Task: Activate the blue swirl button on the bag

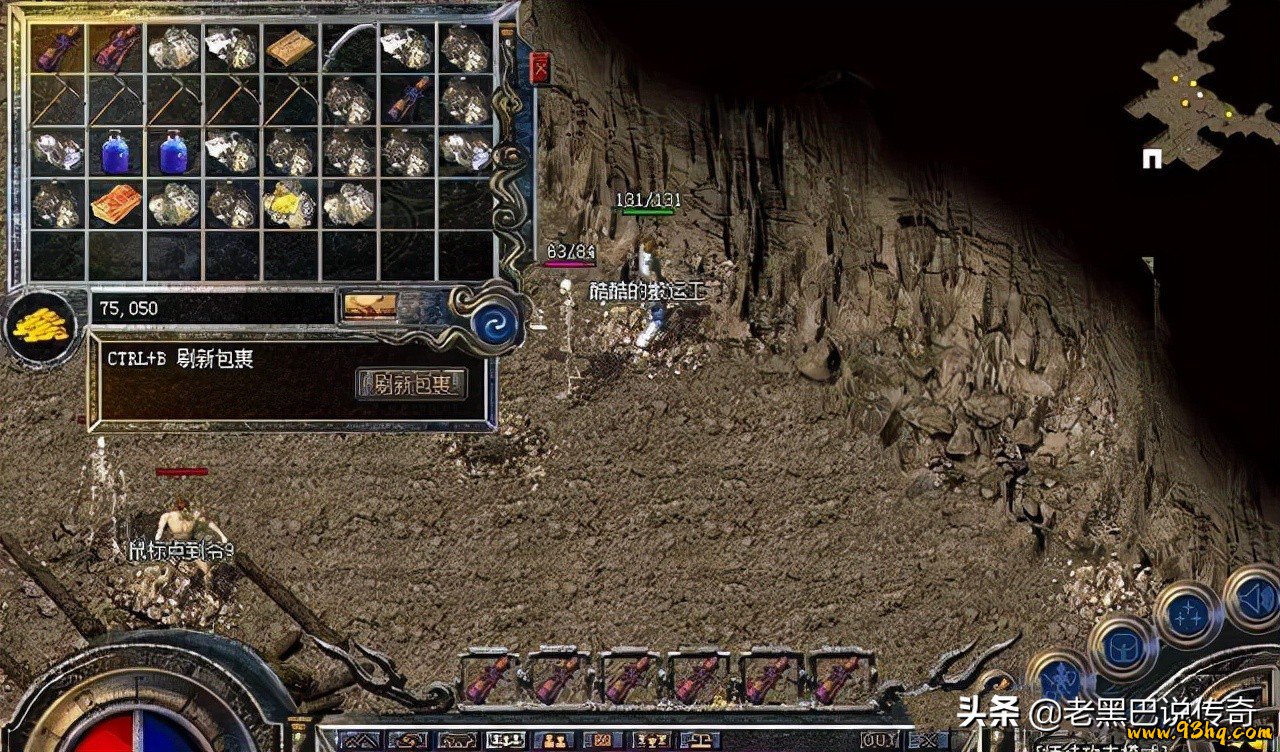Action: (x=495, y=325)
